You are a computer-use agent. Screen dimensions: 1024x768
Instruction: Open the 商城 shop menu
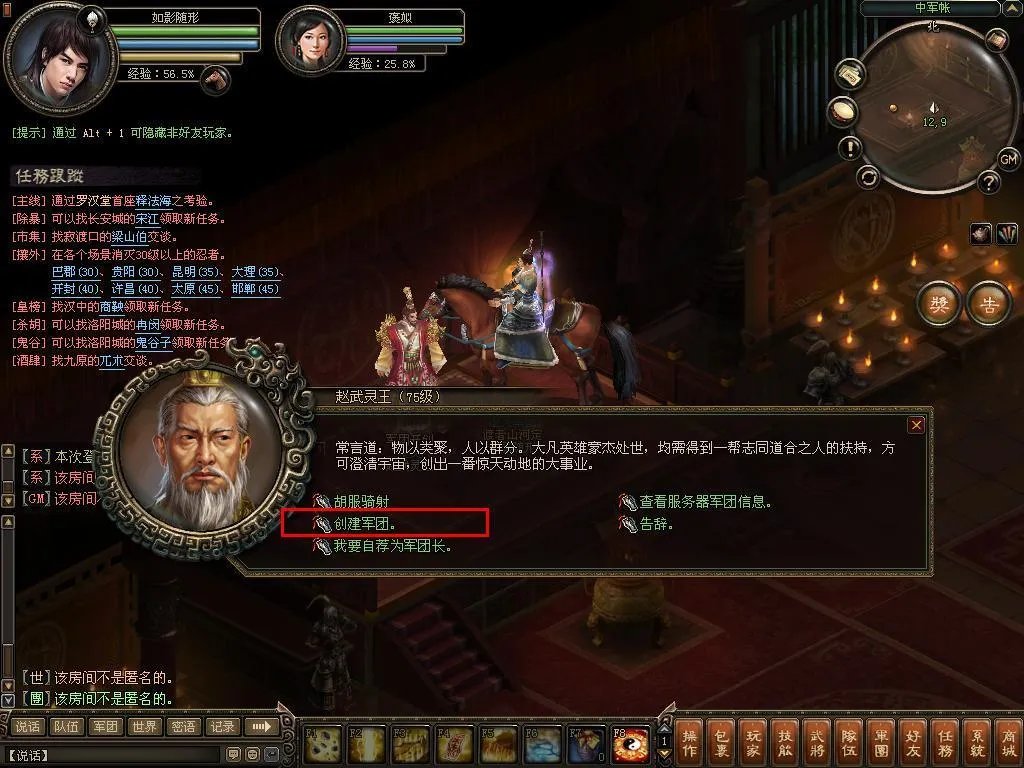click(1007, 742)
